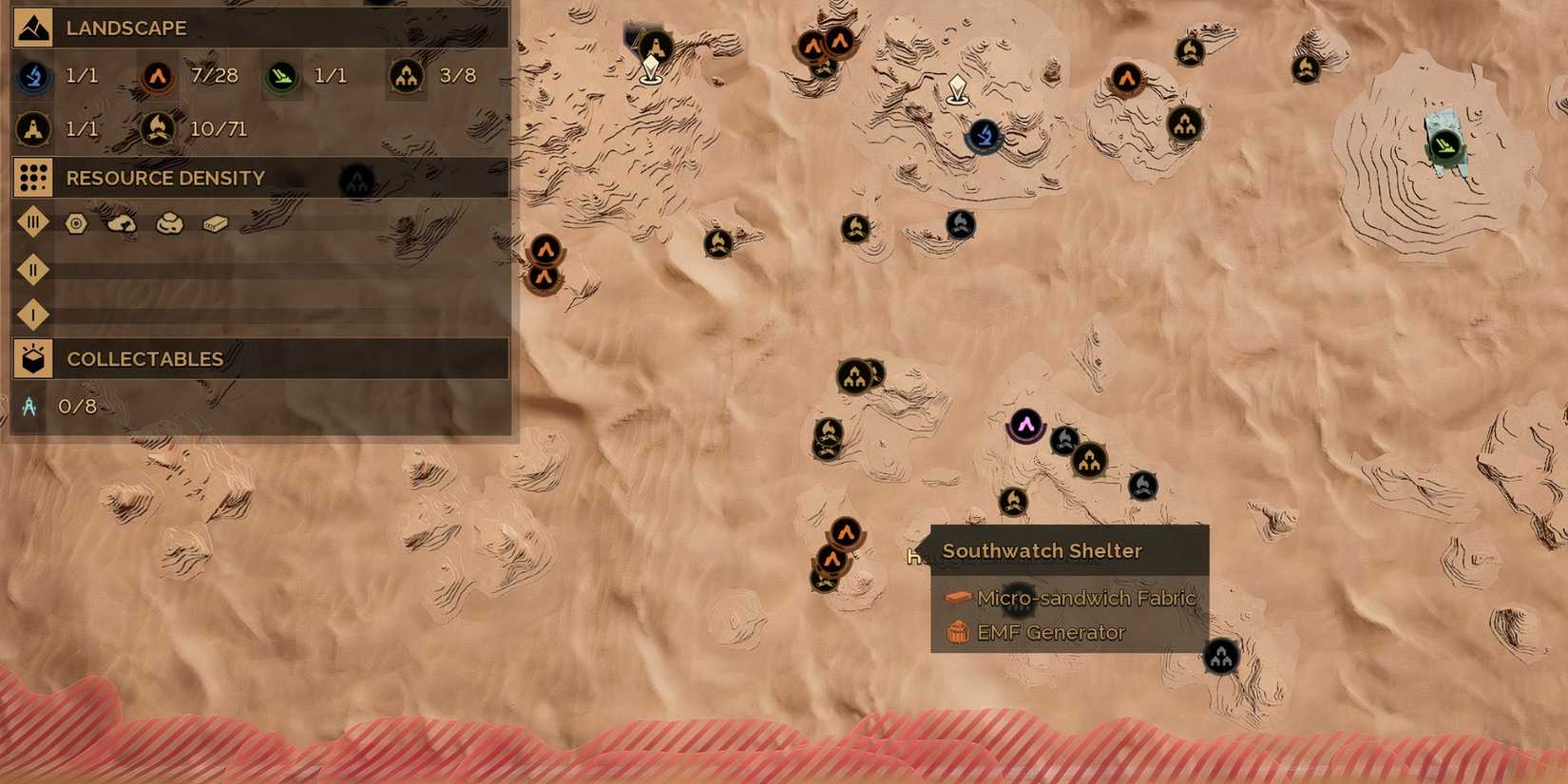This screenshot has height=784, width=1568.
Task: Click the hexagonal ore icon in density row III
Action: click(x=75, y=221)
